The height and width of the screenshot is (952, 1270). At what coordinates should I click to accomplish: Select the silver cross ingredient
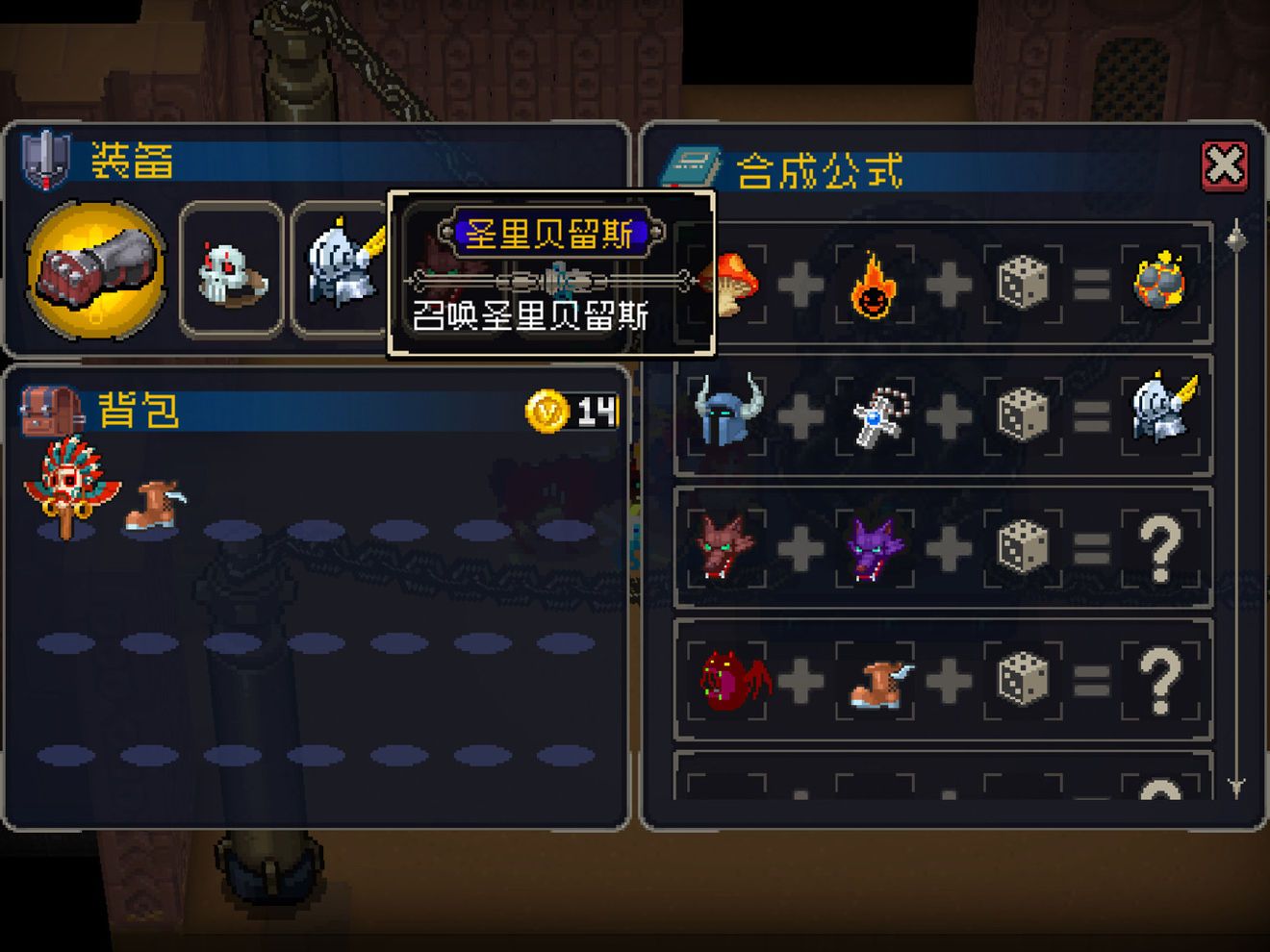point(875,417)
